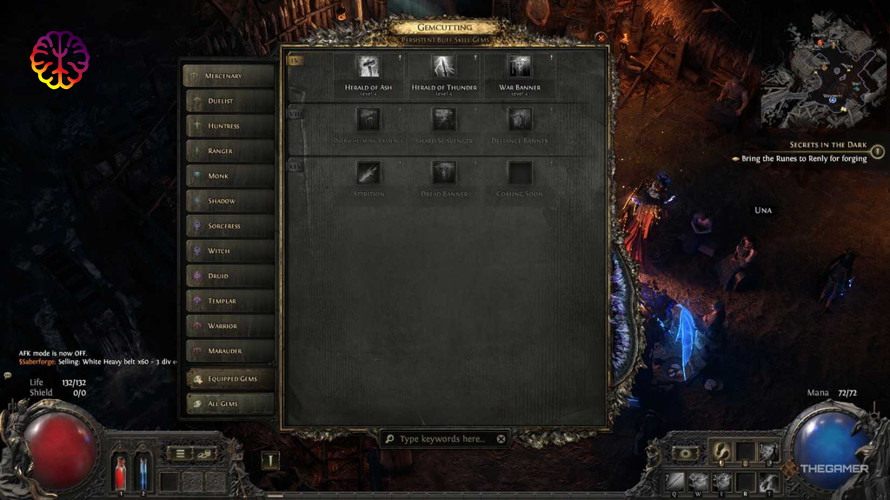
Task: Show Ranger skill gems
Action: click(x=229, y=151)
